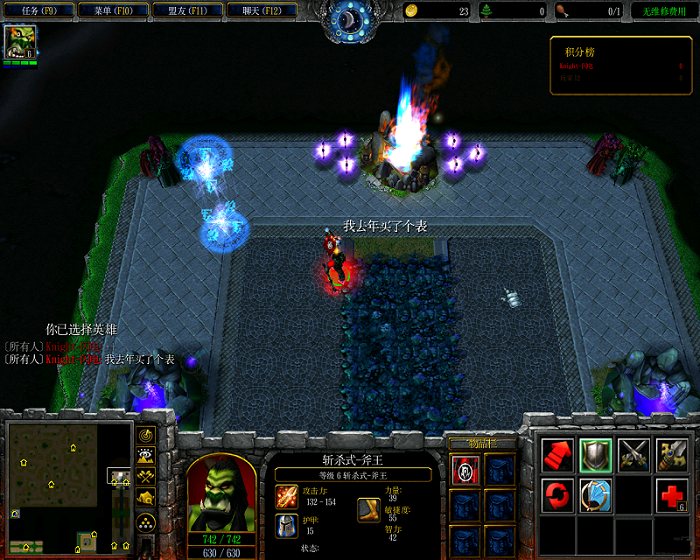This screenshot has width=700, height=560.
Task: Toggle the minimap terrain display button
Action: point(147,457)
